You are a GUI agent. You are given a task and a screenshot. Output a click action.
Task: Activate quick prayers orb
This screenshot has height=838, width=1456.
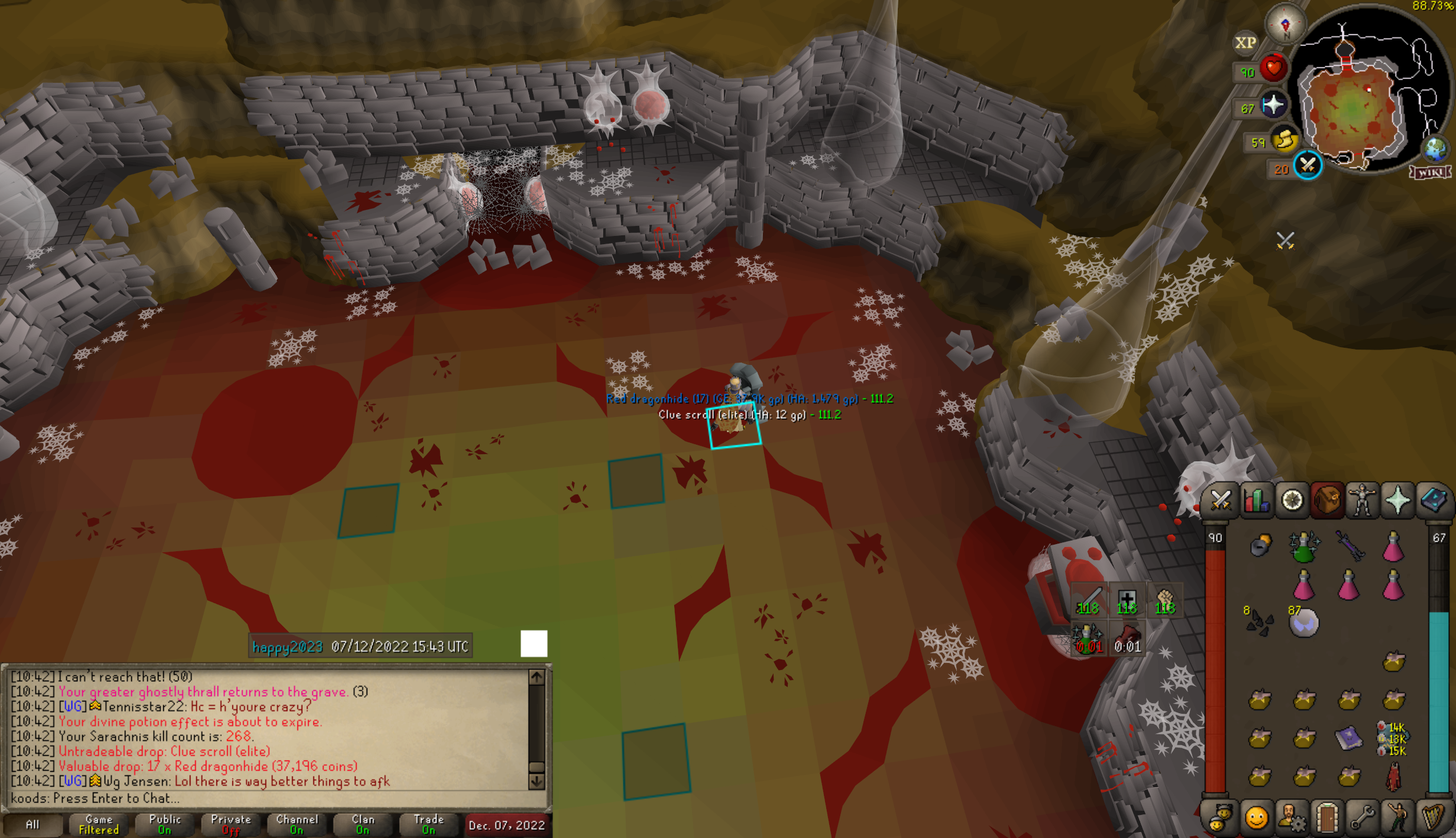click(1273, 106)
